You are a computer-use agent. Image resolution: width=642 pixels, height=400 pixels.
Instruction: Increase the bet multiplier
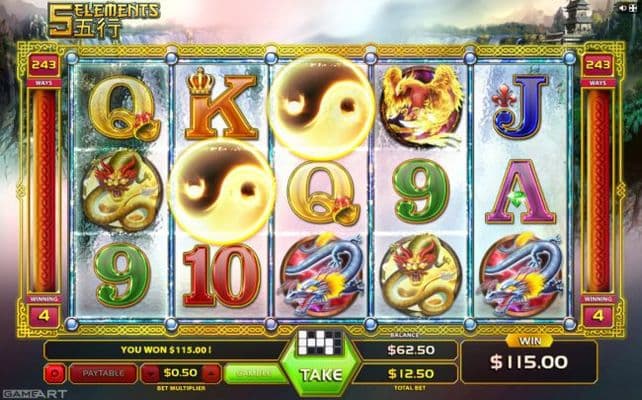tap(211, 373)
